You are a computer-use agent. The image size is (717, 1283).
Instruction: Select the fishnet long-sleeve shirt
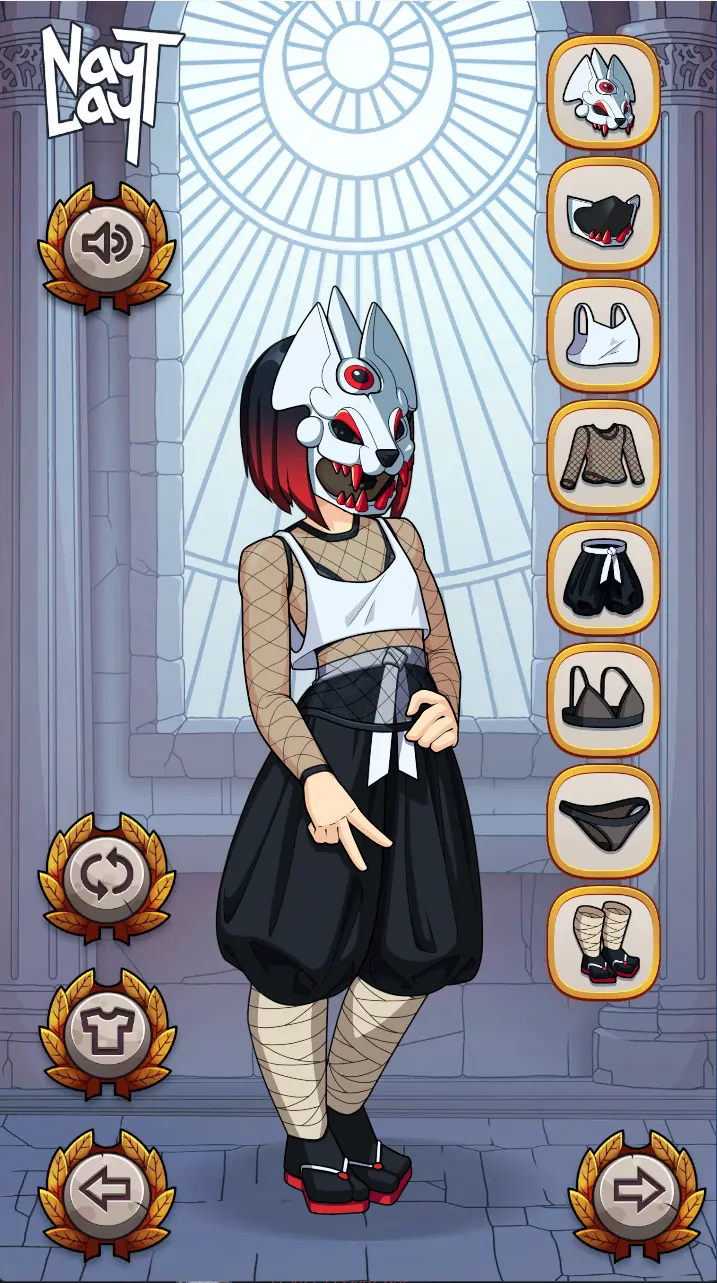(603, 457)
